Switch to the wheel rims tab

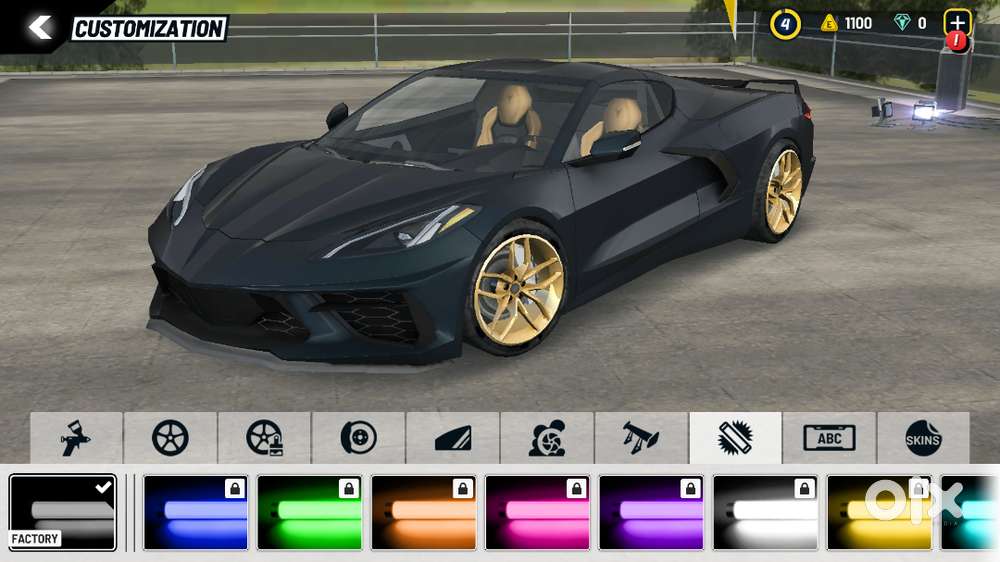[170, 438]
